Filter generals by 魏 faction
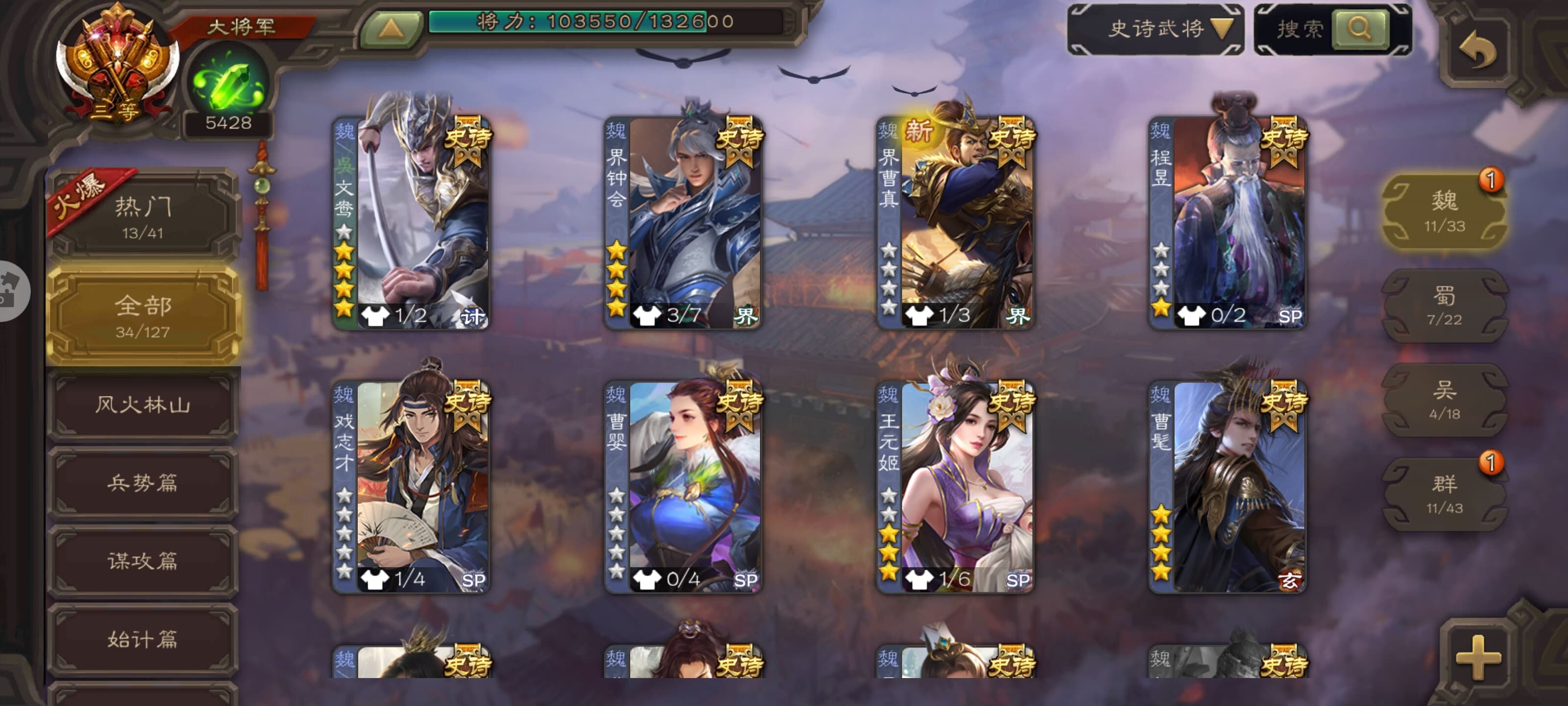 (1444, 211)
